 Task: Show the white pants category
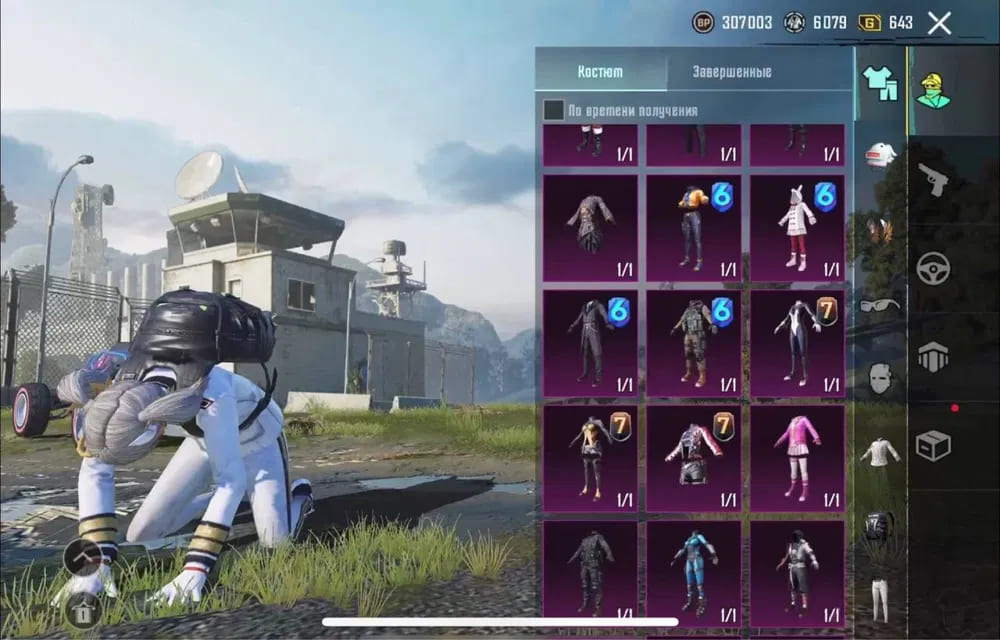tap(880, 598)
